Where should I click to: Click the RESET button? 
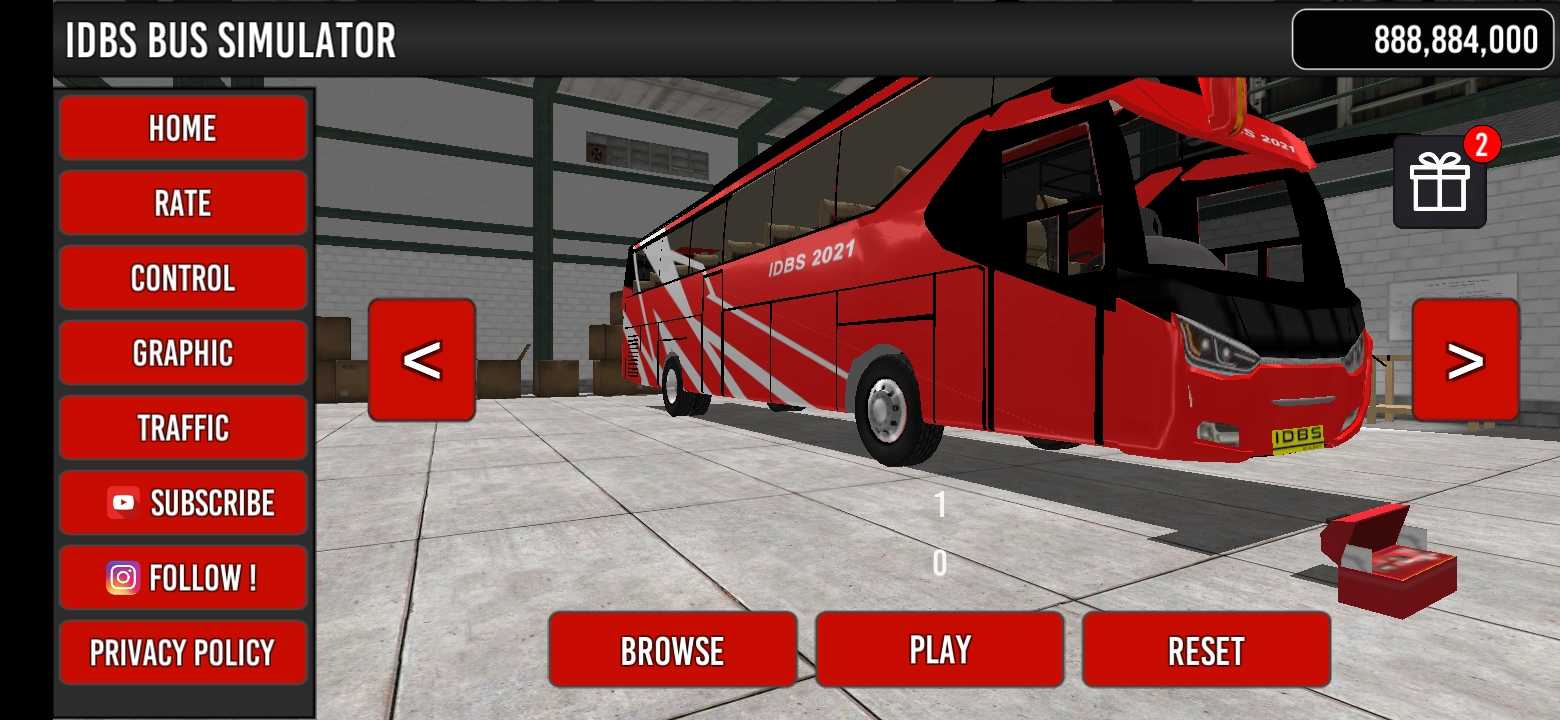(x=1206, y=650)
